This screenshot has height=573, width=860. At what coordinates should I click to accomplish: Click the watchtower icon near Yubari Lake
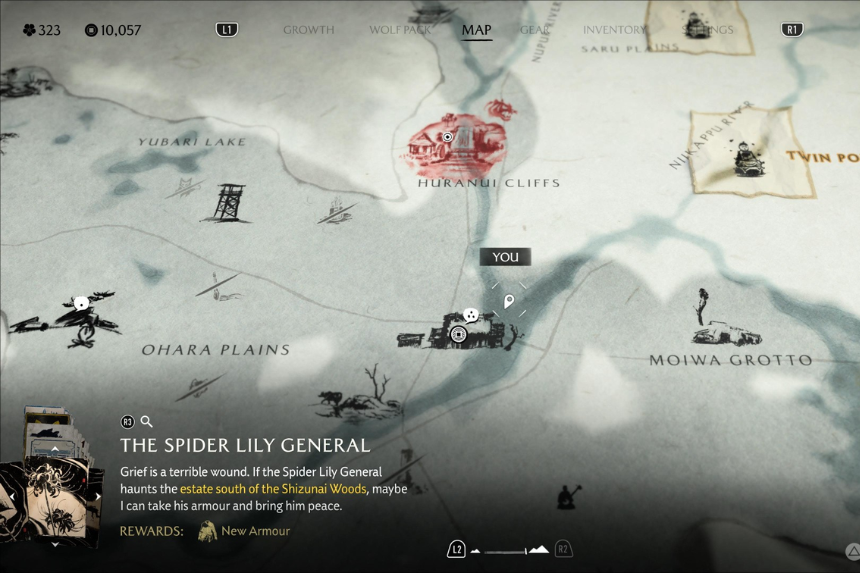(x=228, y=203)
